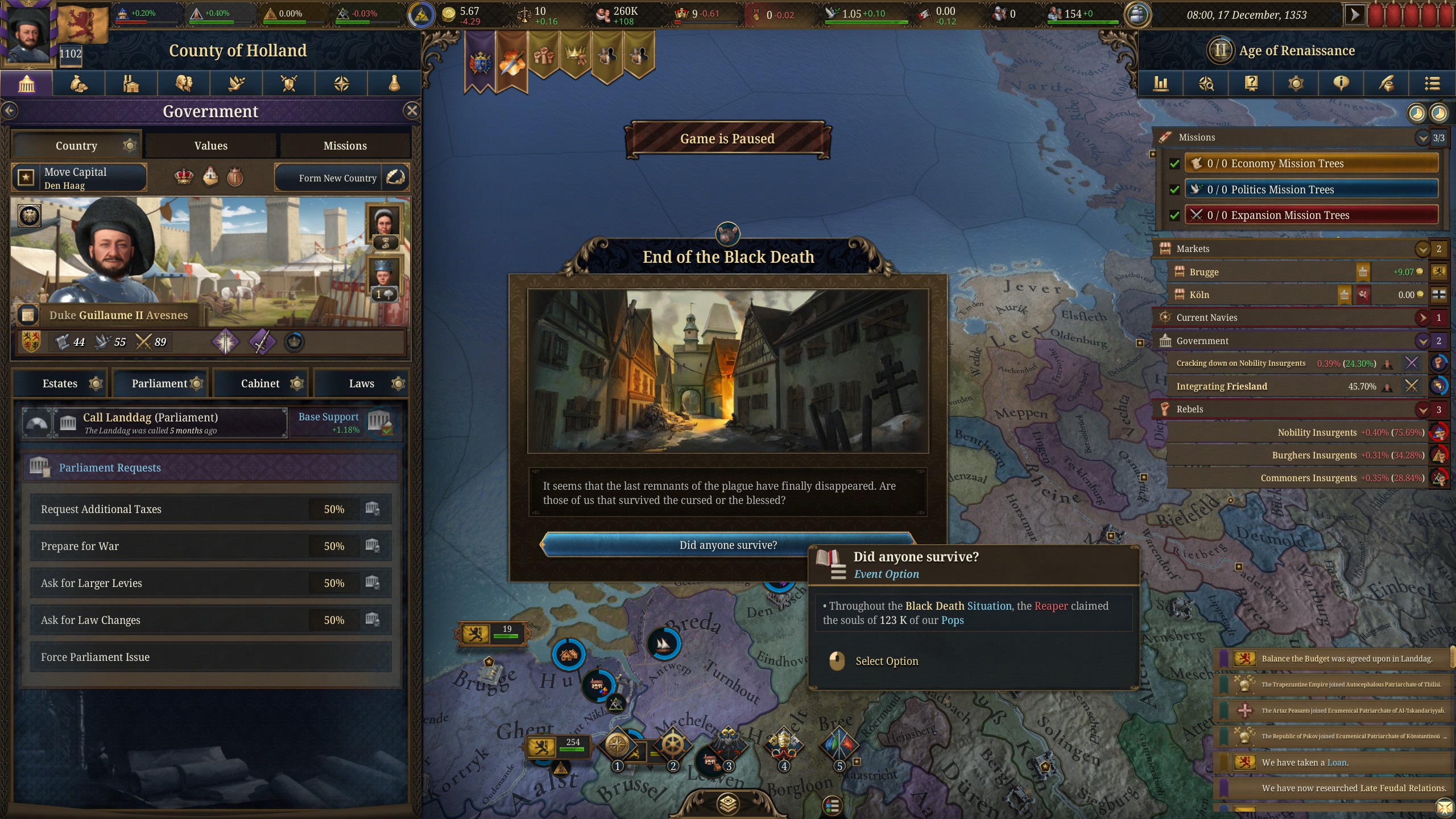Switch to the Cabinet tab
1456x819 pixels.
point(261,383)
